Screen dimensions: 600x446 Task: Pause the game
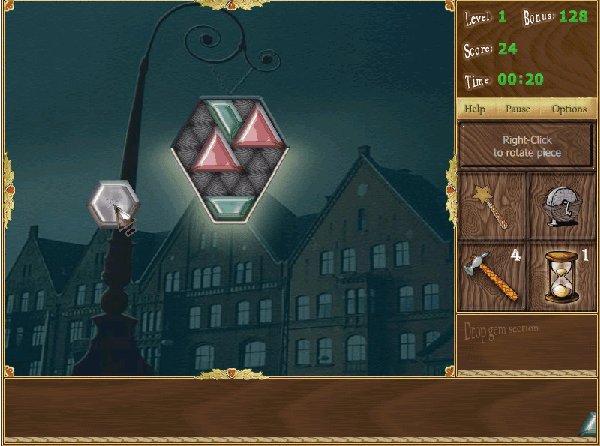(516, 107)
